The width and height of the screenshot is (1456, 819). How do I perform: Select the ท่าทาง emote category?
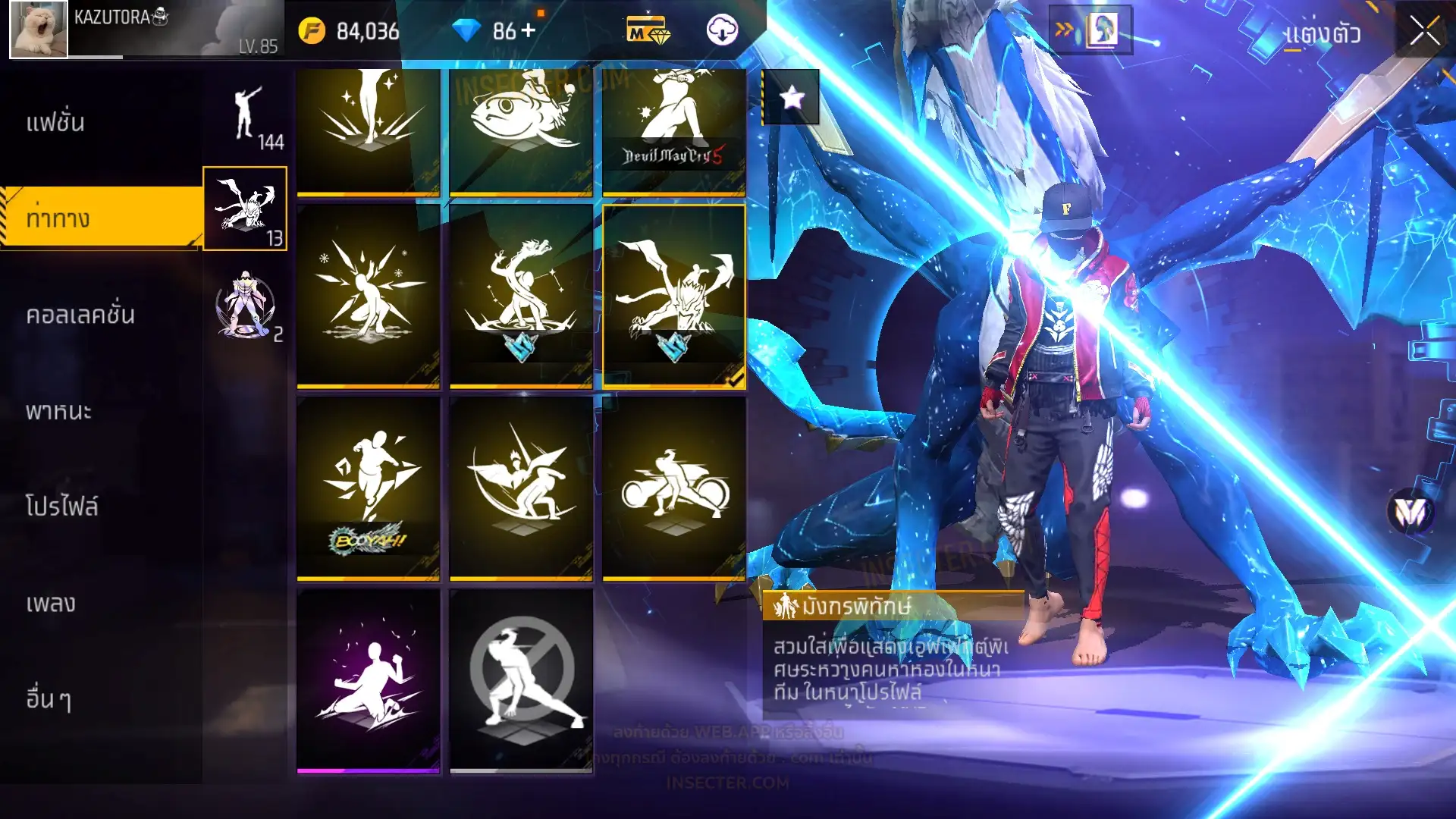pyautogui.click(x=58, y=218)
